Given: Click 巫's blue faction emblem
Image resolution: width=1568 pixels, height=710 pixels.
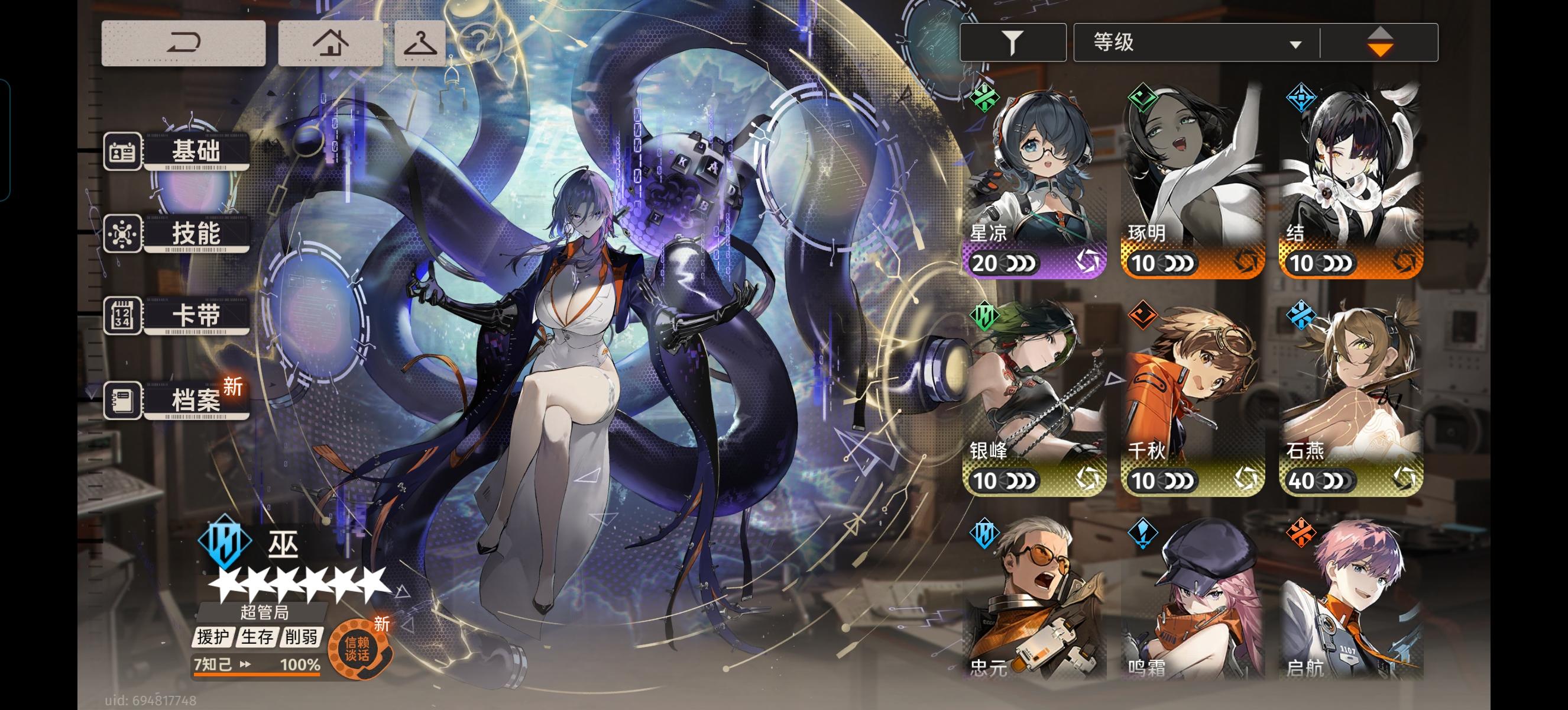Looking at the screenshot, I should click(223, 544).
